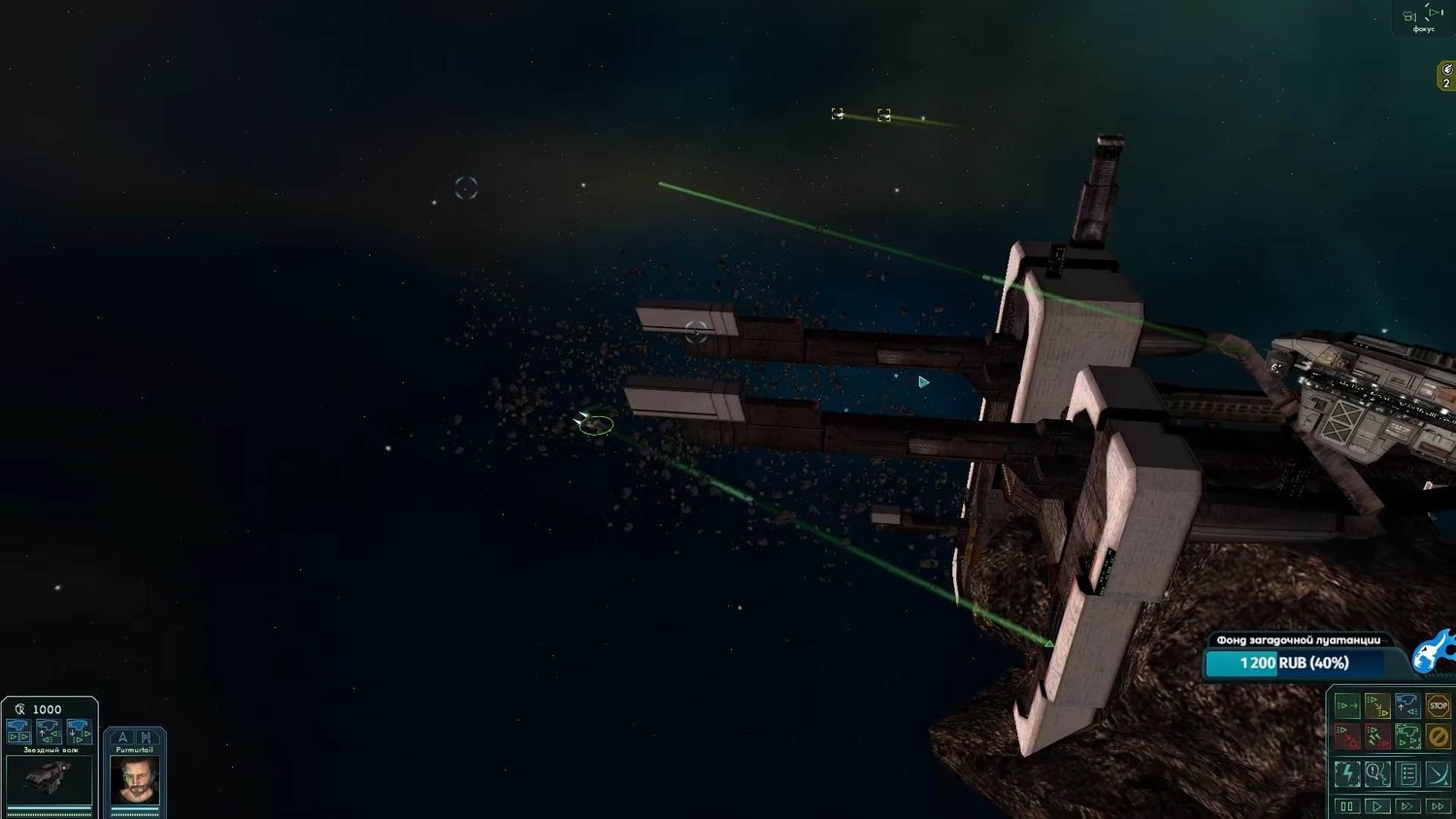Set normal speed with the play button
This screenshot has width=1456, height=819.
point(1376,806)
